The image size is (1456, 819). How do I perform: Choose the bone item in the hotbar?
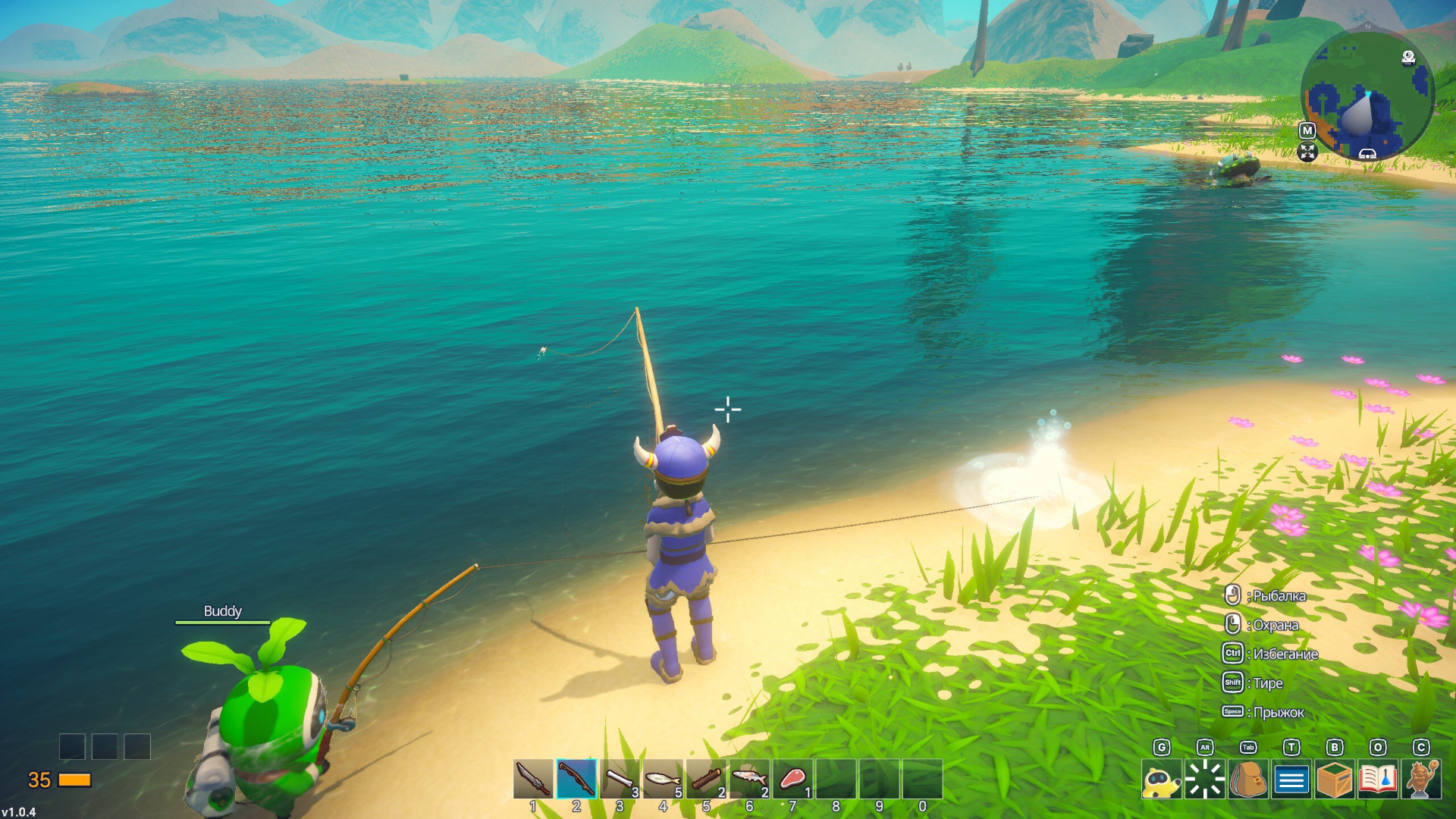(x=620, y=779)
